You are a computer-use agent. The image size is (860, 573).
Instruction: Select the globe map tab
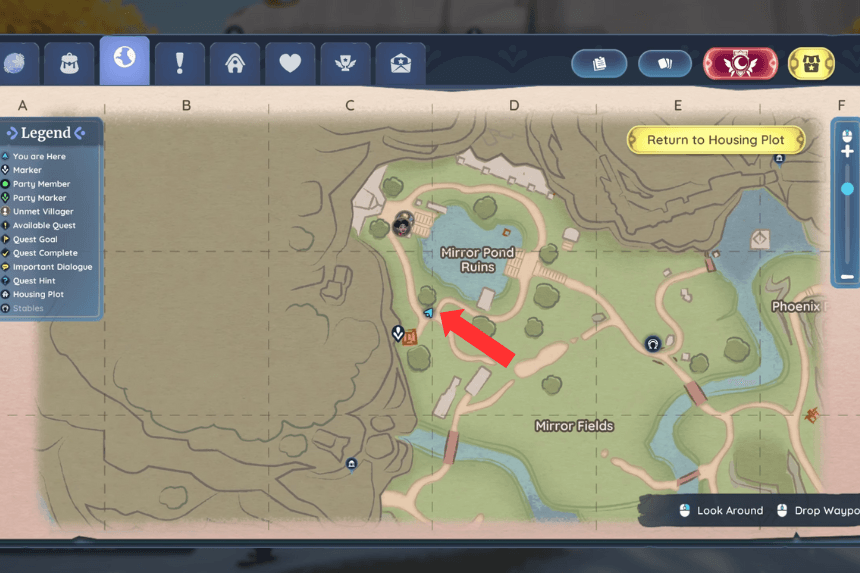(125, 60)
